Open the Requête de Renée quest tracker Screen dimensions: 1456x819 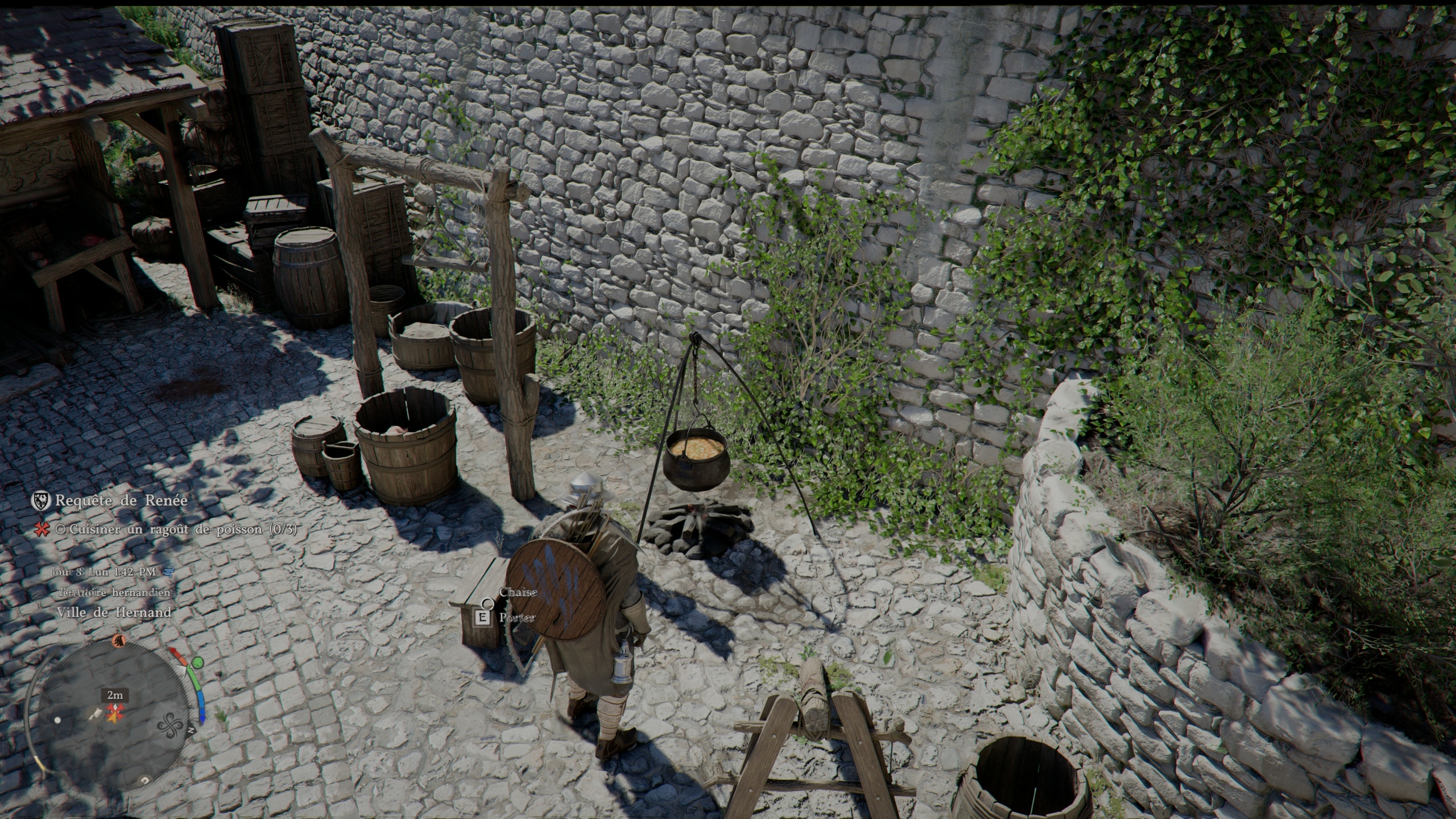(121, 501)
